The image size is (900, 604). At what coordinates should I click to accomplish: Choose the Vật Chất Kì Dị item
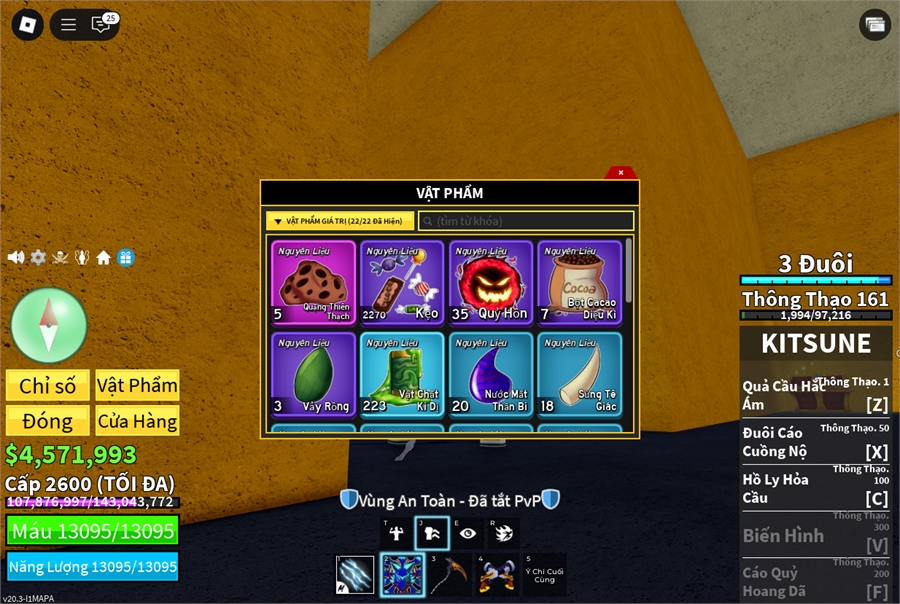(x=402, y=374)
